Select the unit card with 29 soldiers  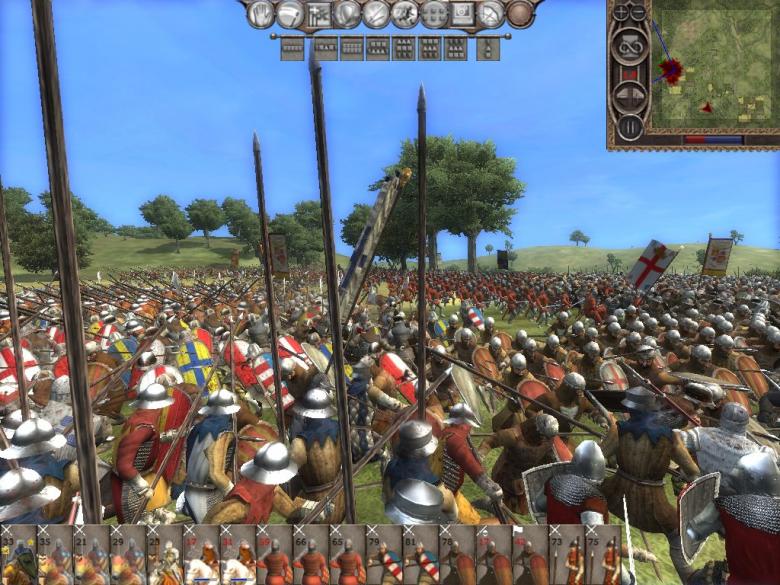(125, 555)
